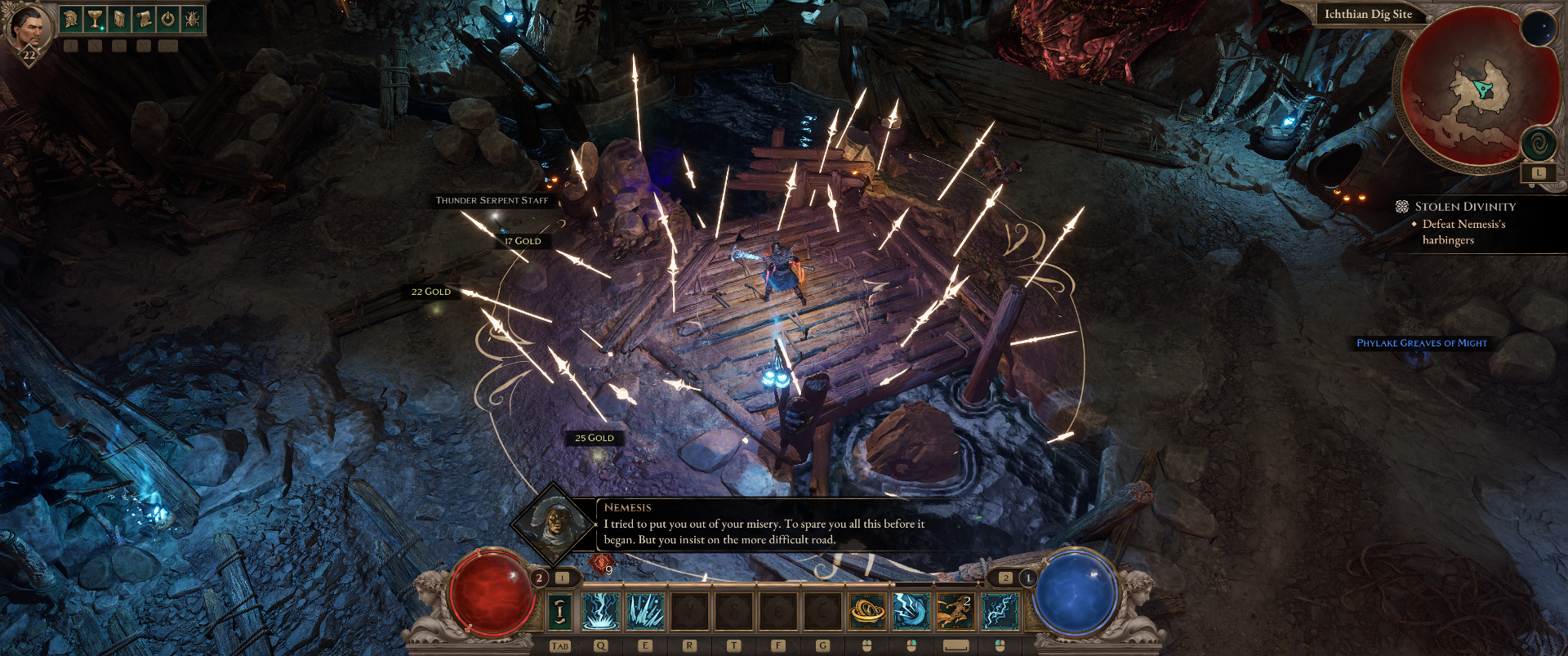
Task: Toggle the weapon swap slot
Action: [x=559, y=611]
